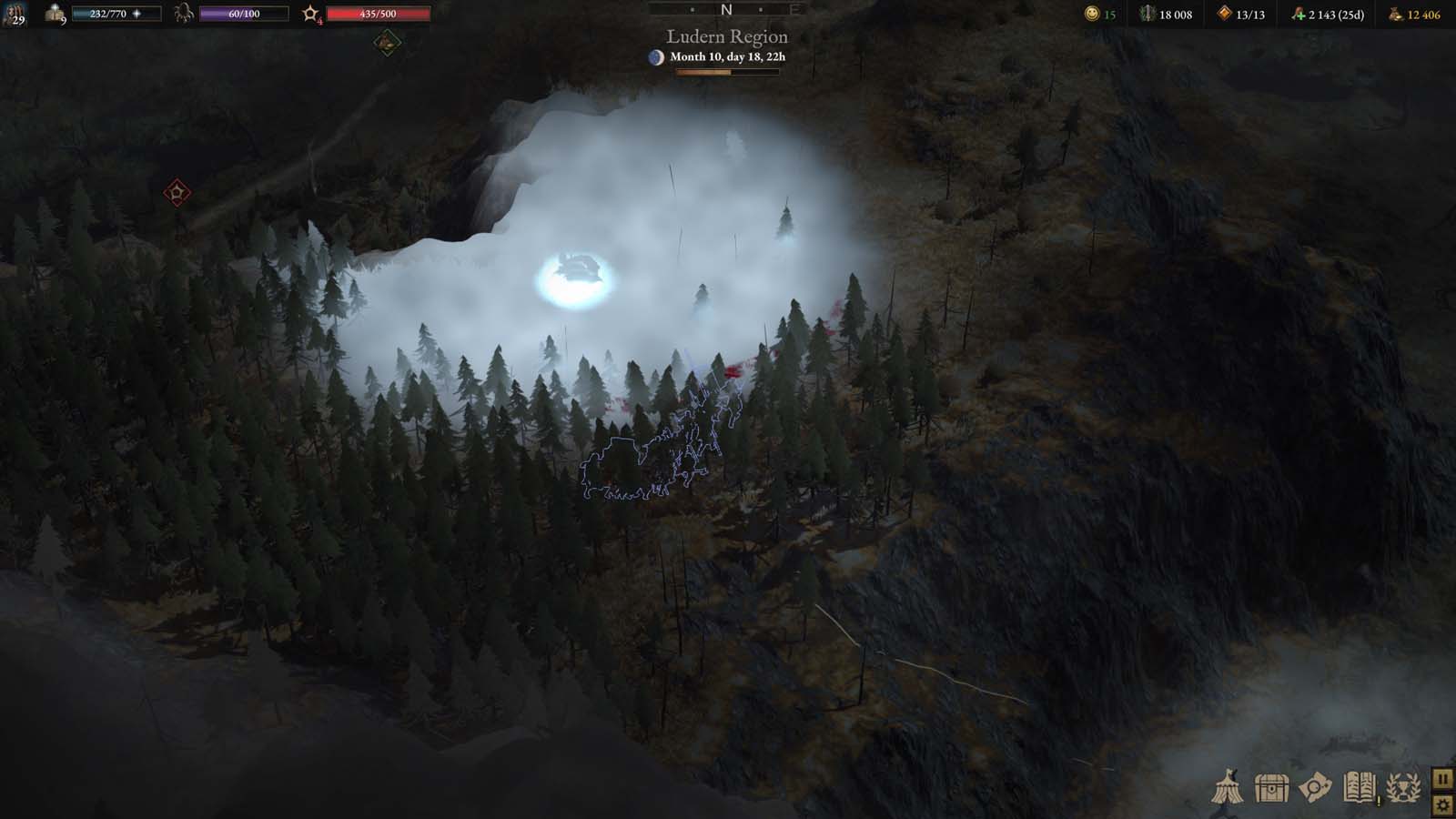Click the gold pouch showing 12 406
The height and width of the screenshot is (819, 1456).
pos(1395,14)
